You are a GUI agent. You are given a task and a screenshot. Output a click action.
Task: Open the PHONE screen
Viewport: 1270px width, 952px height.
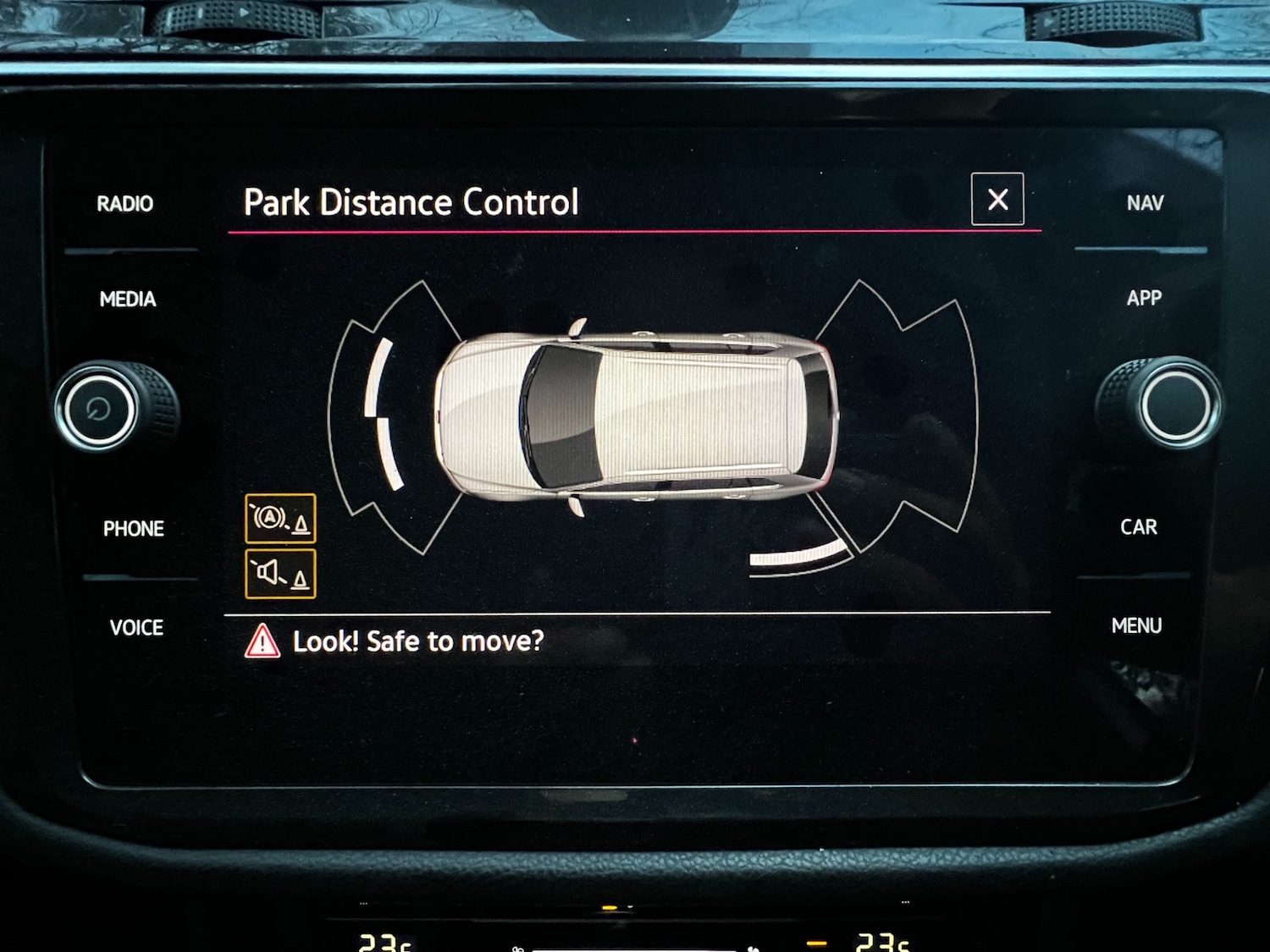[134, 529]
